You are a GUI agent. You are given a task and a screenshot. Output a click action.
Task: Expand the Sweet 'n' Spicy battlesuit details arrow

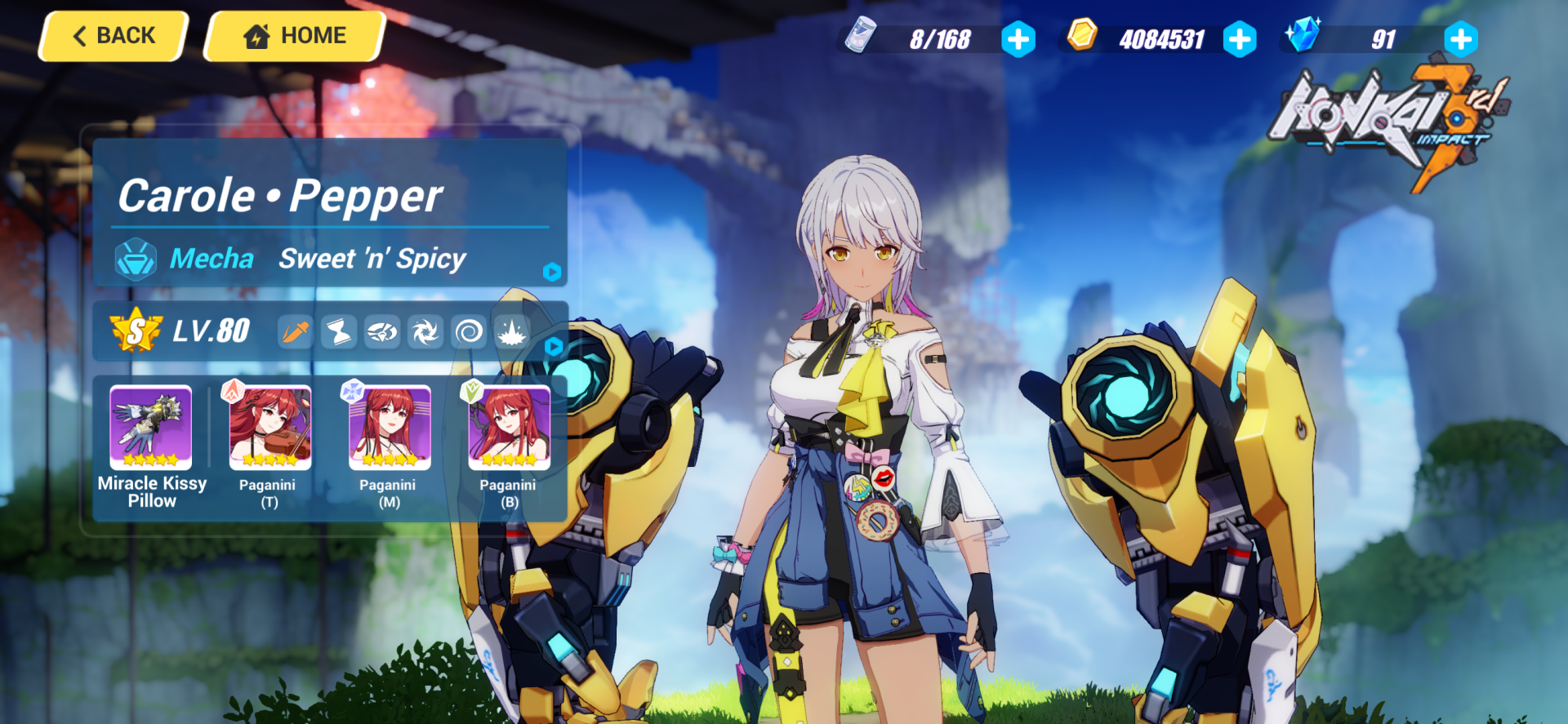552,272
